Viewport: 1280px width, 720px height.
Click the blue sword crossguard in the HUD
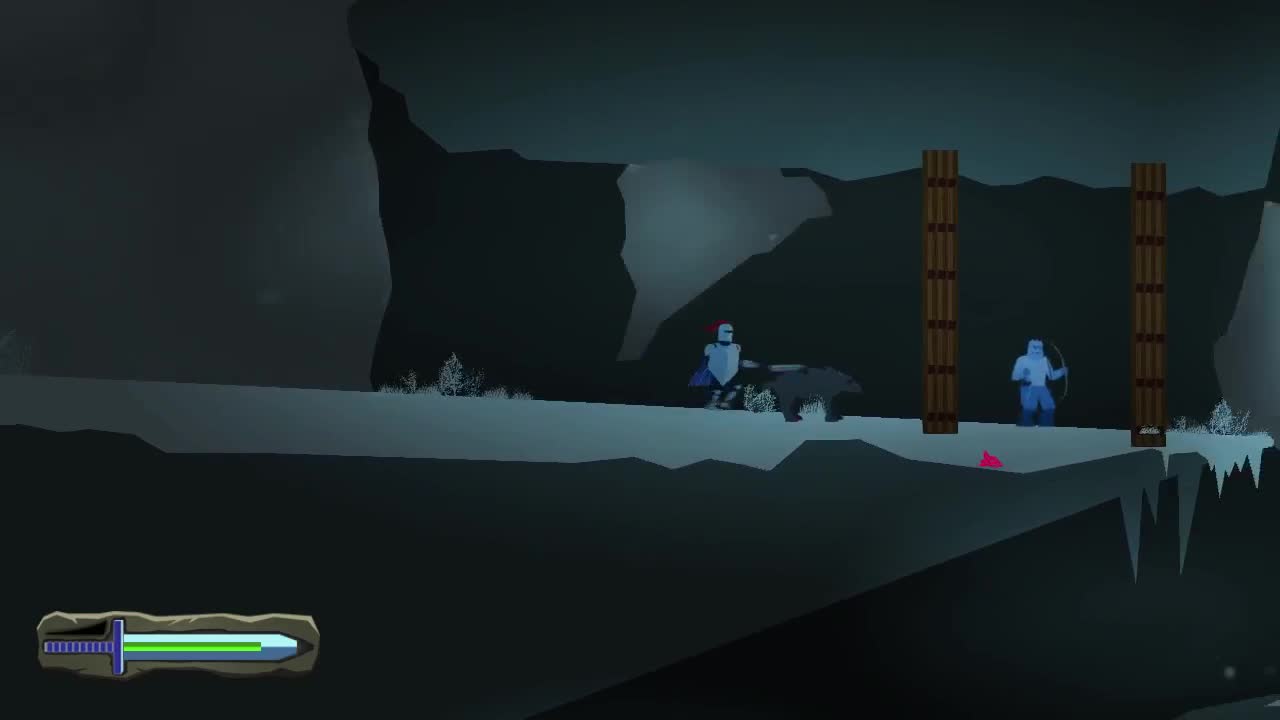[x=118, y=647]
